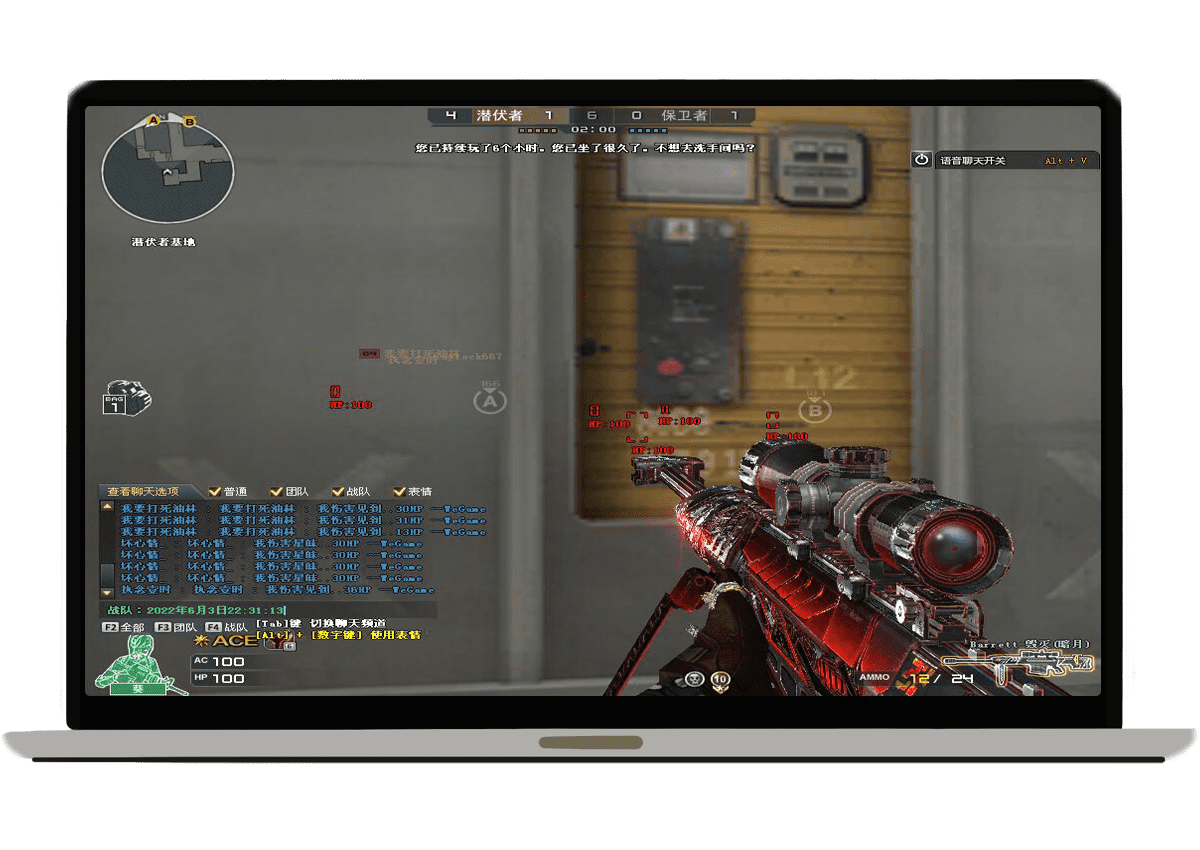
Task: Toggle the 普通 chat filter checkbox
Action: 214,491
